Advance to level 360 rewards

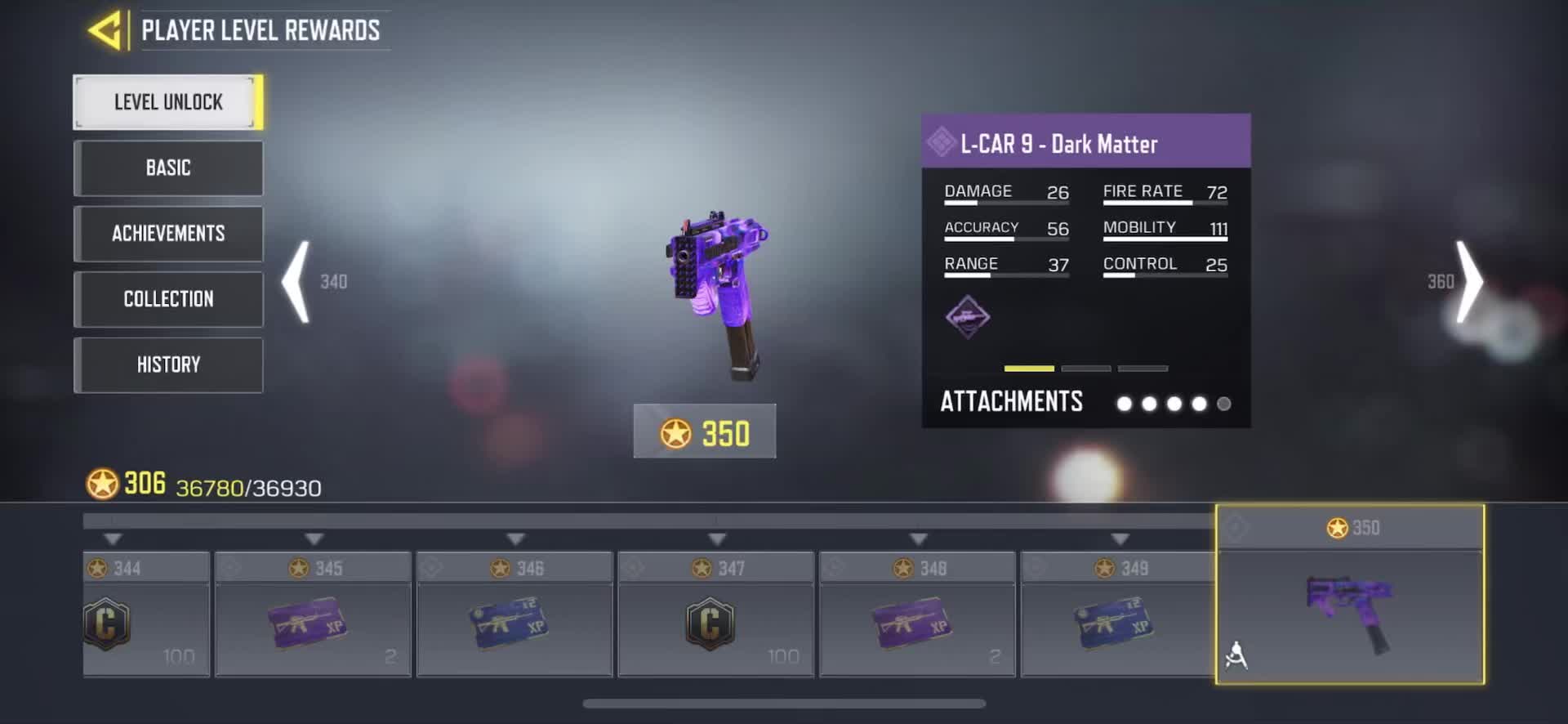coord(1468,282)
